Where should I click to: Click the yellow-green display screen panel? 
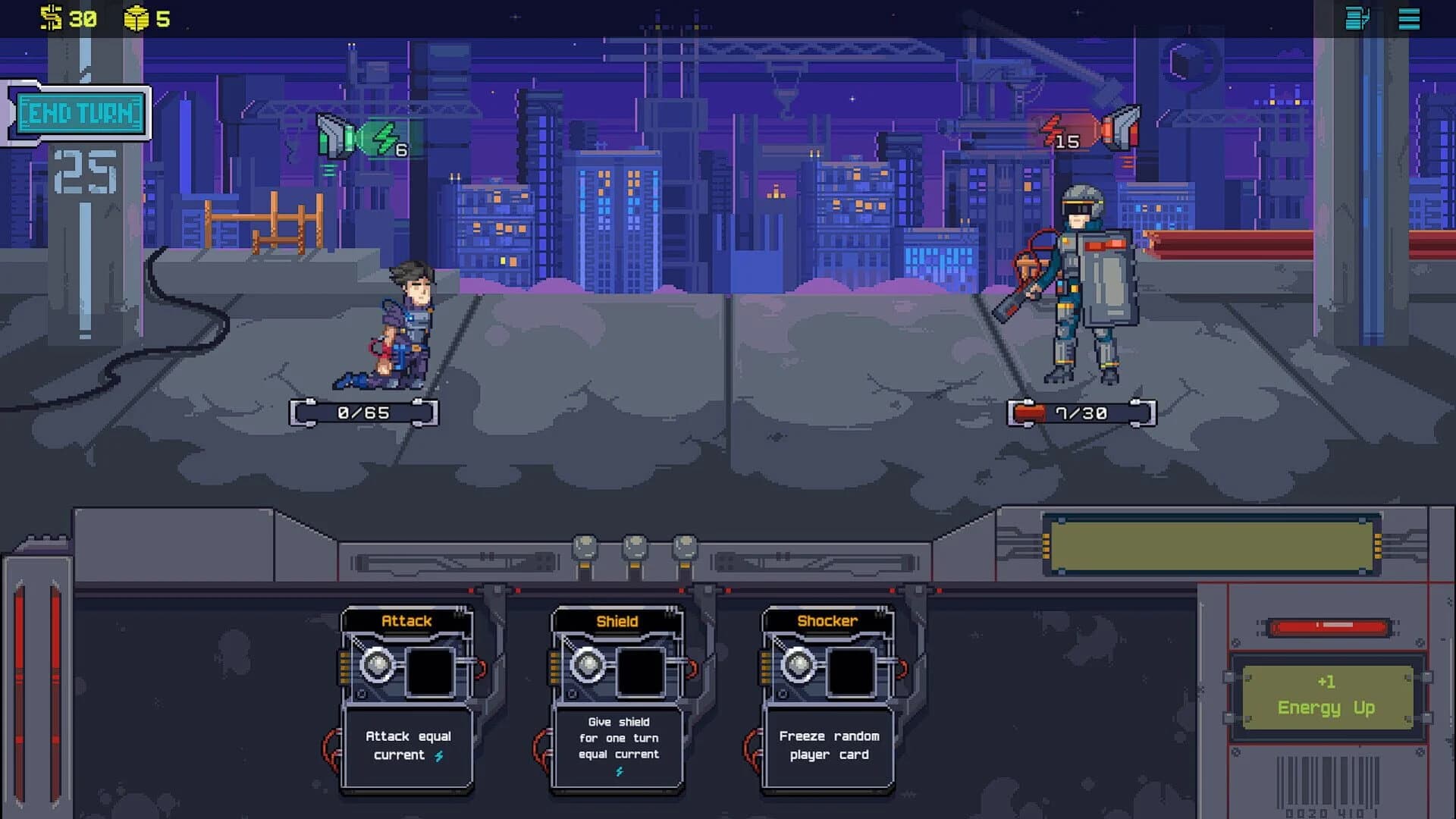coord(1211,544)
